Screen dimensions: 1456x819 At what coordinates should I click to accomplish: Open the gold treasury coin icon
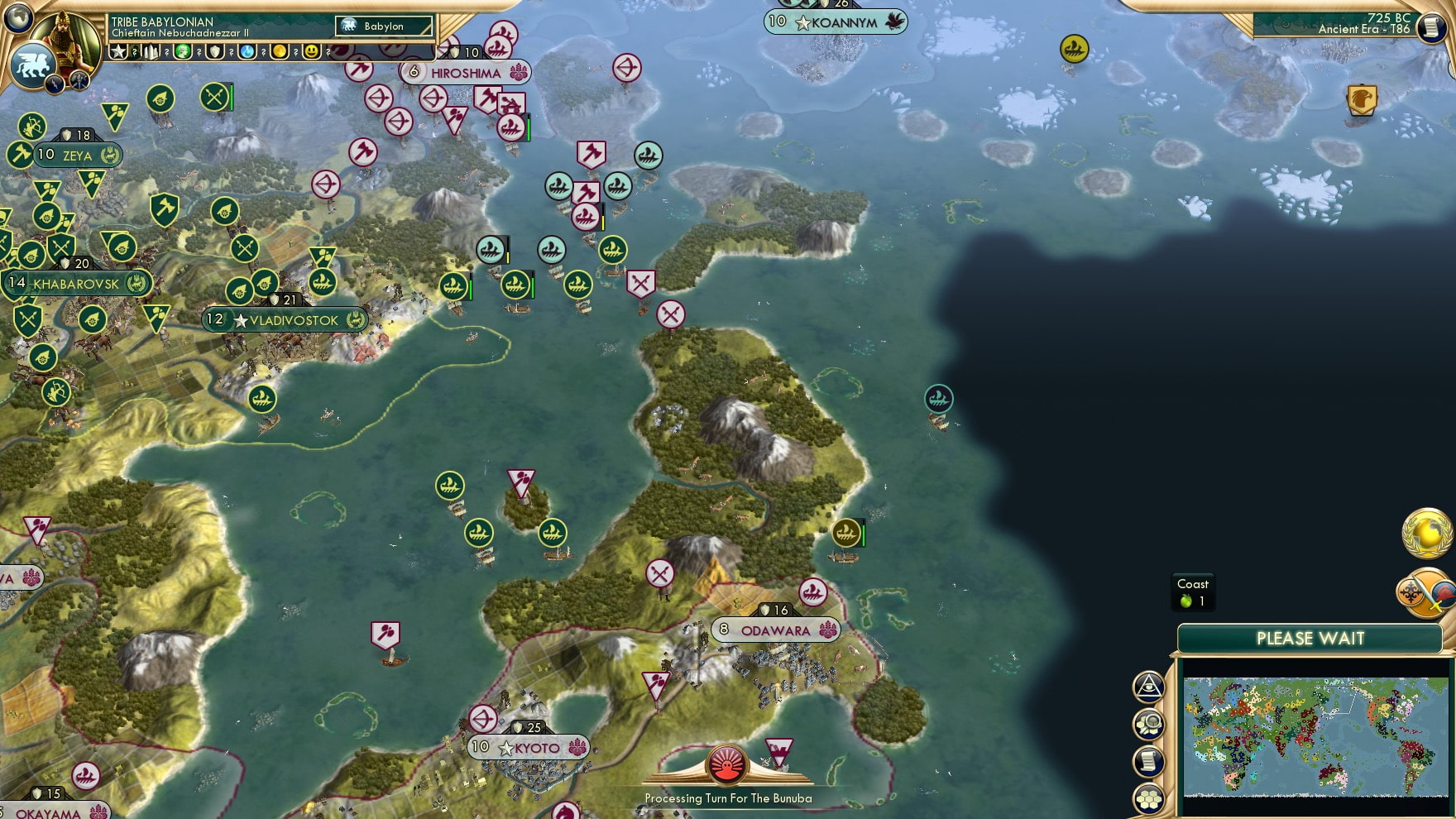coord(280,51)
